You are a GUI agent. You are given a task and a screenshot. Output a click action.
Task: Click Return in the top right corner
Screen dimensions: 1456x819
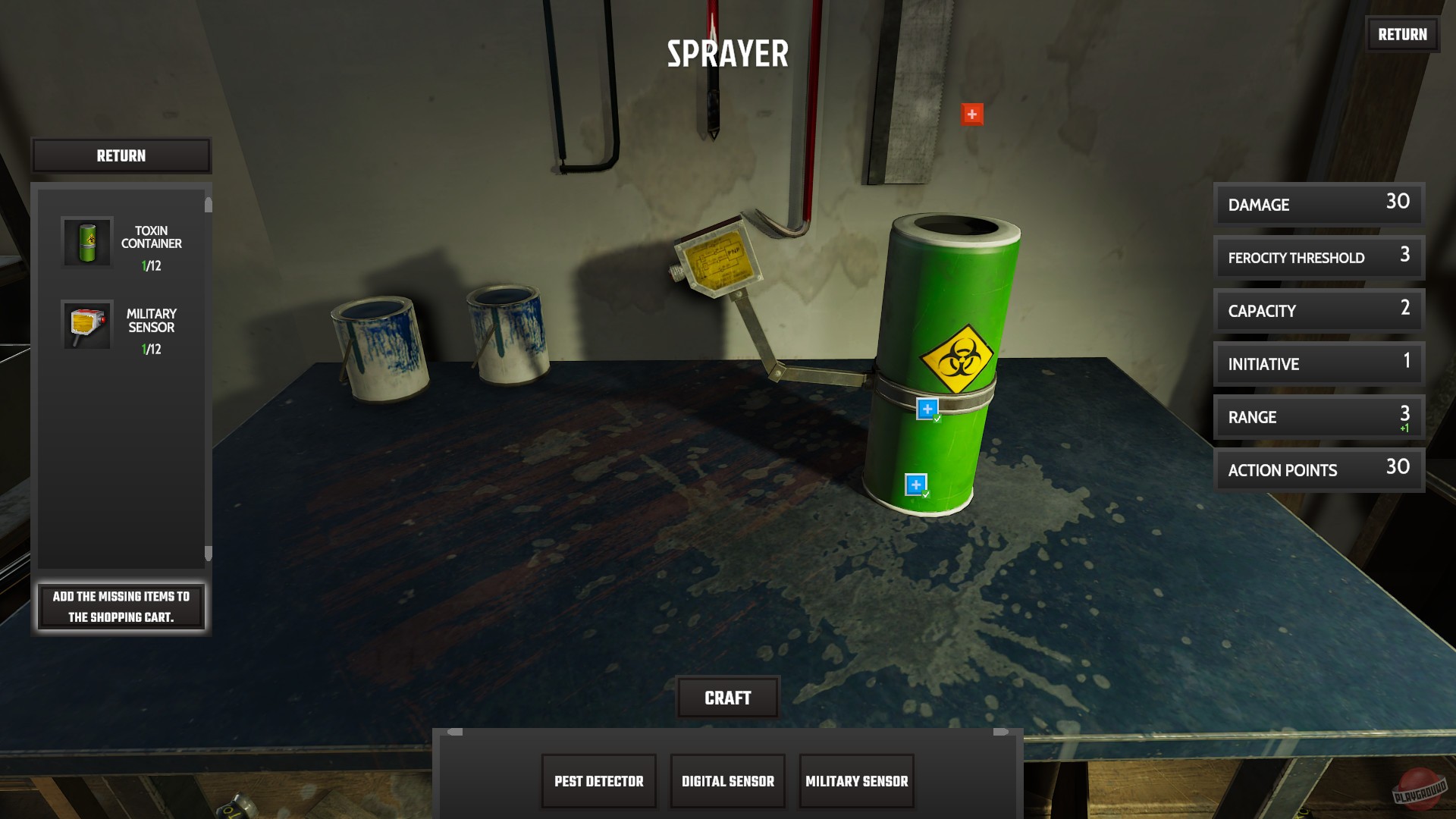[1402, 34]
